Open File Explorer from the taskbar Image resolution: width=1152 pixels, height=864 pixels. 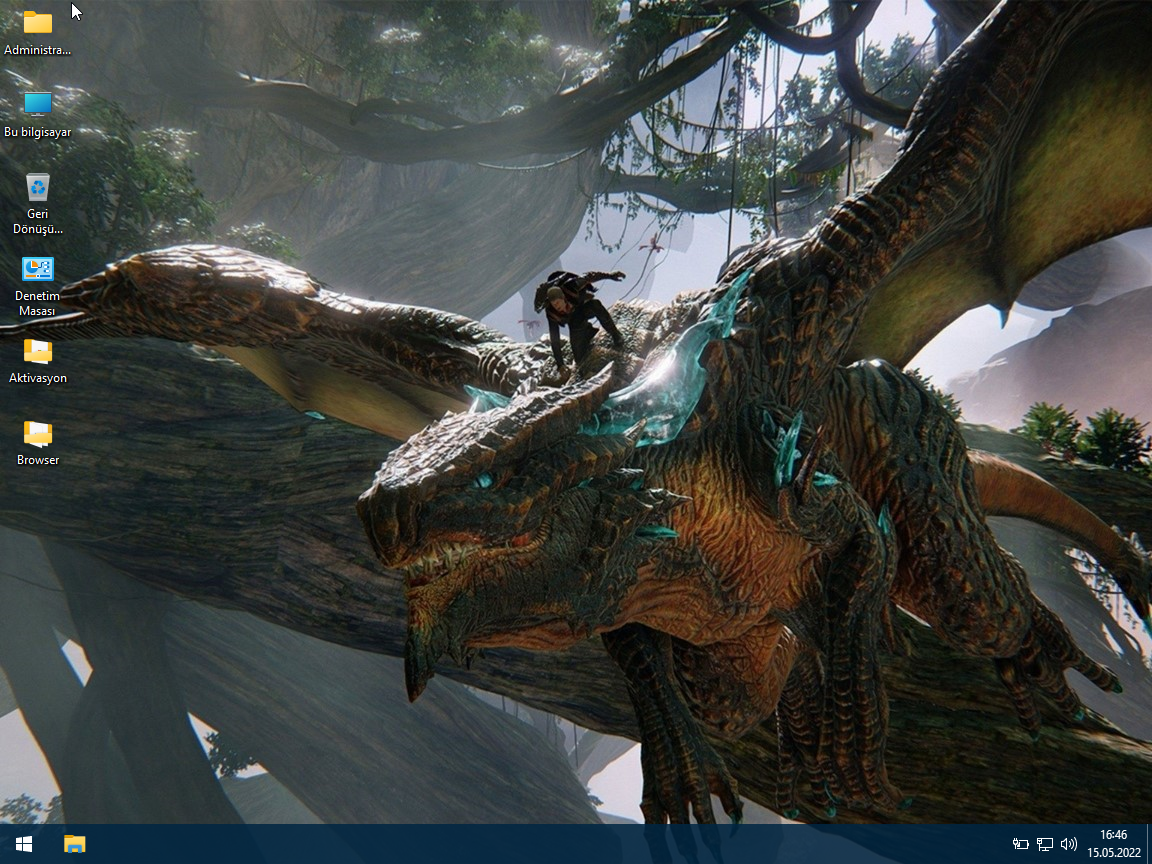pyautogui.click(x=75, y=844)
